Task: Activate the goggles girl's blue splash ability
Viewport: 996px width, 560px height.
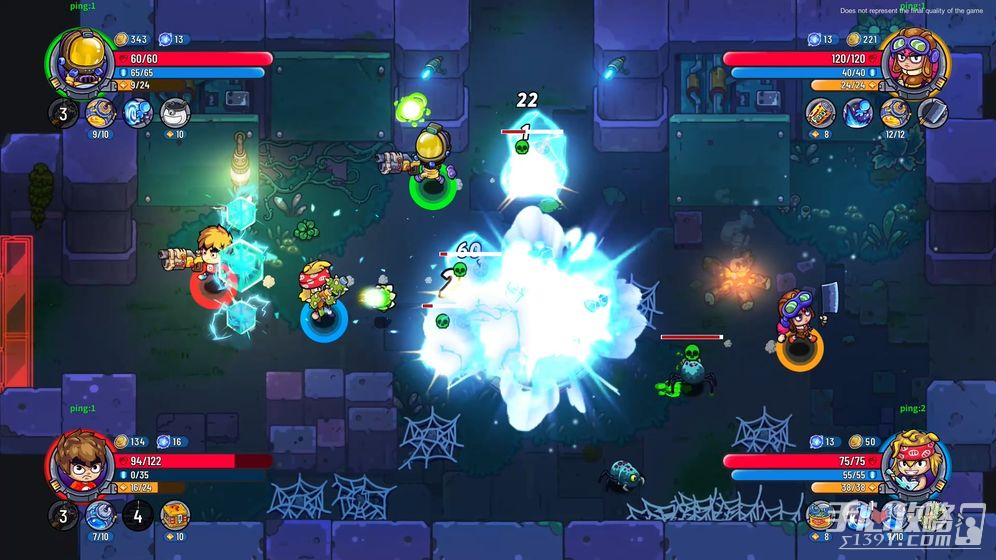Action: point(858,112)
